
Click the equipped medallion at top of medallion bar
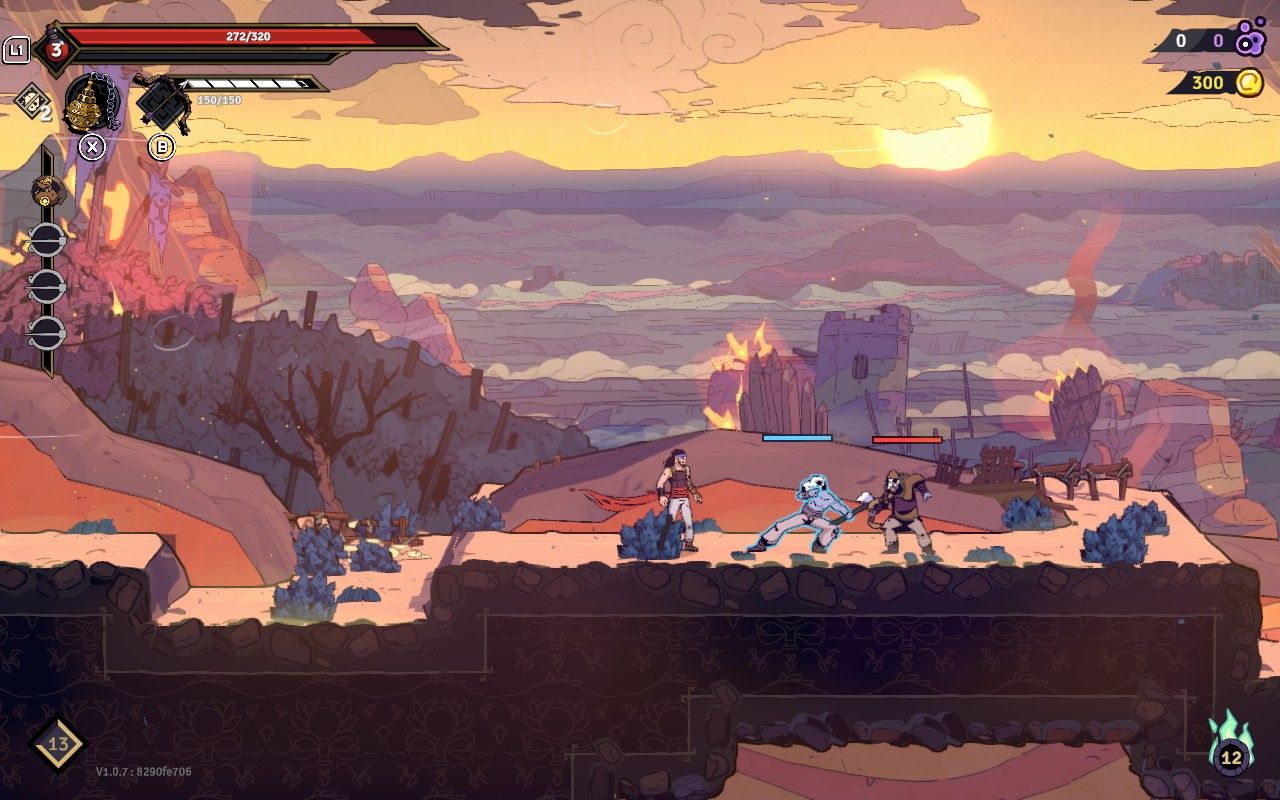coord(47,190)
